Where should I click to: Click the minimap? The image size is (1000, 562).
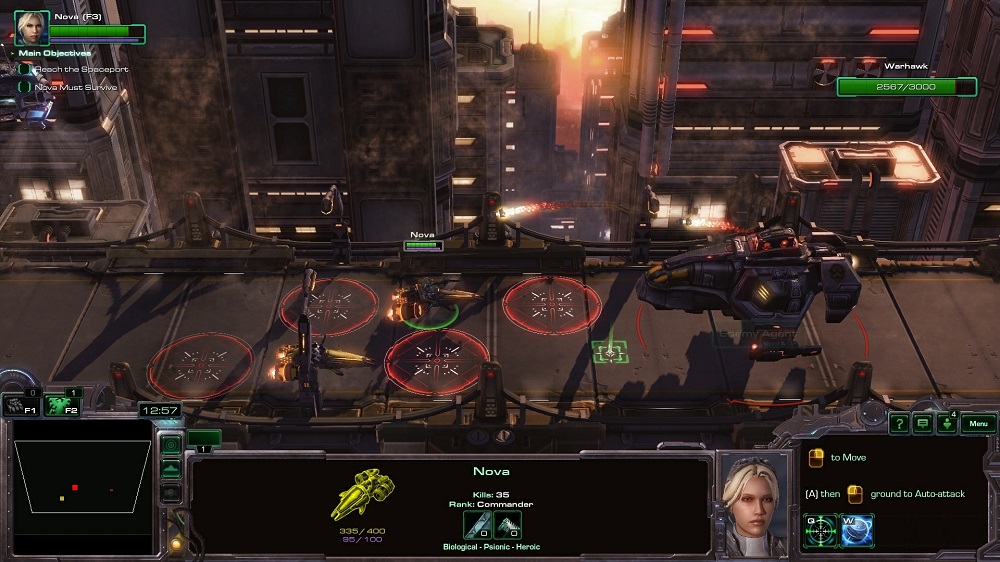(x=82, y=485)
